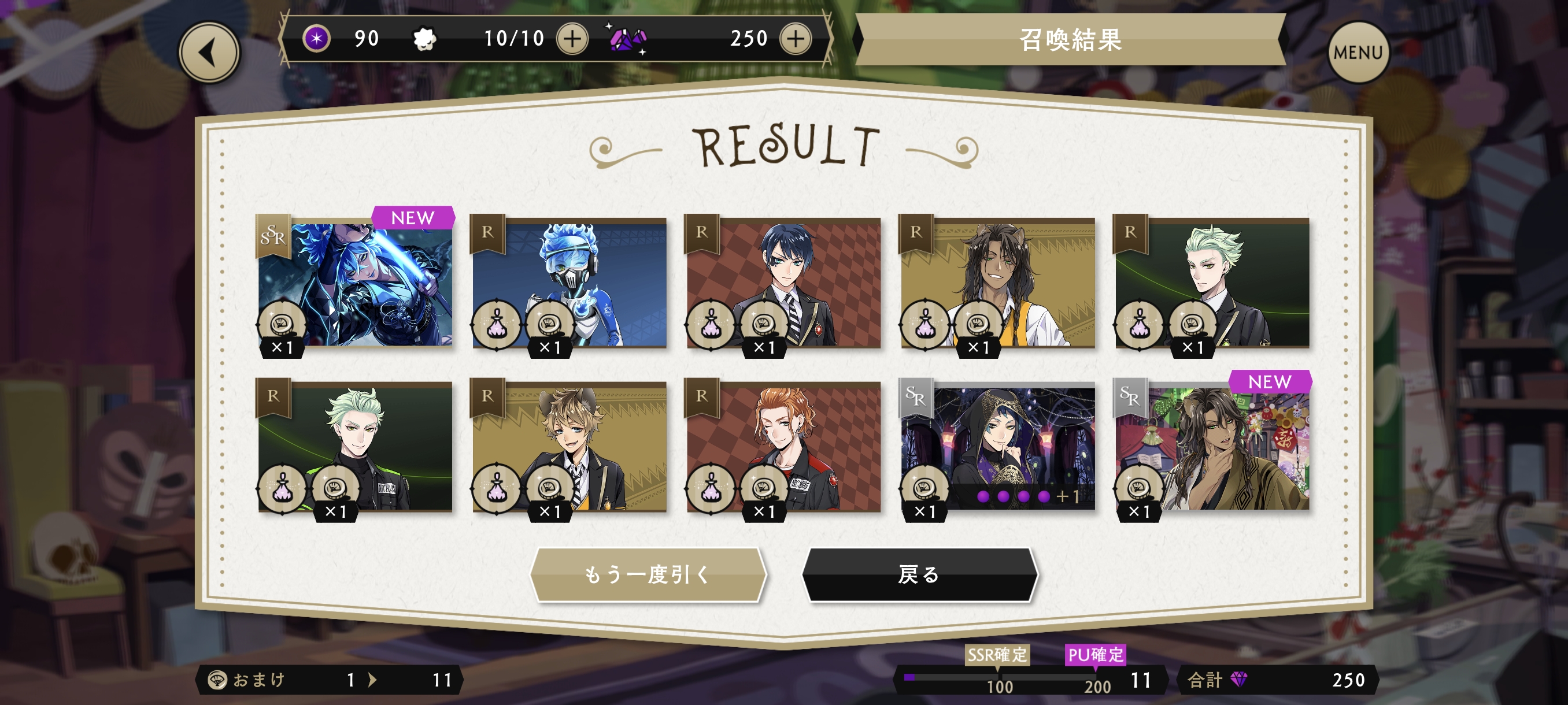This screenshot has height=705, width=1568.
Task: Pull again with もう一度引く button
Action: click(647, 574)
